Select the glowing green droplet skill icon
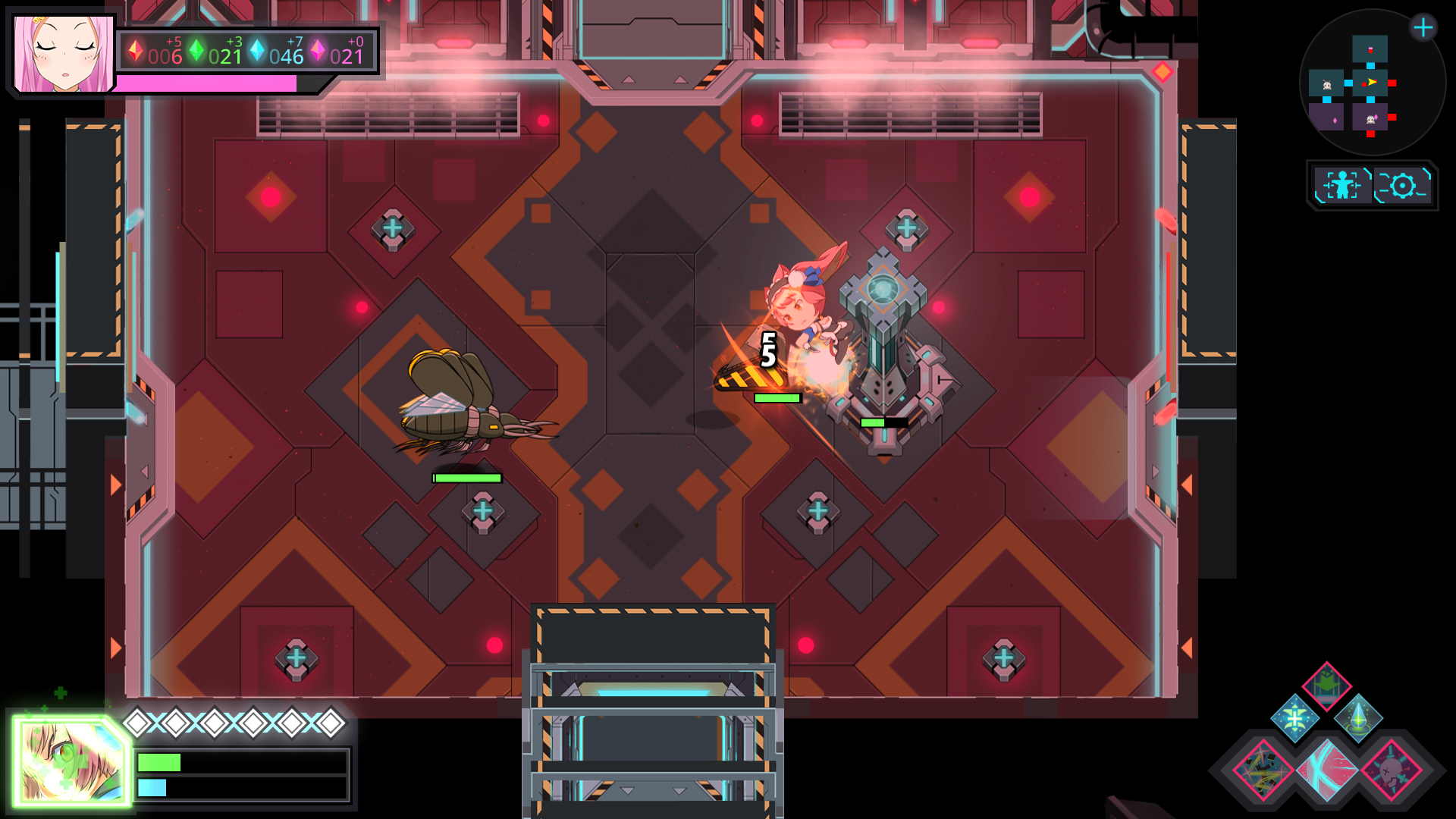The width and height of the screenshot is (1456, 819). point(1360,718)
